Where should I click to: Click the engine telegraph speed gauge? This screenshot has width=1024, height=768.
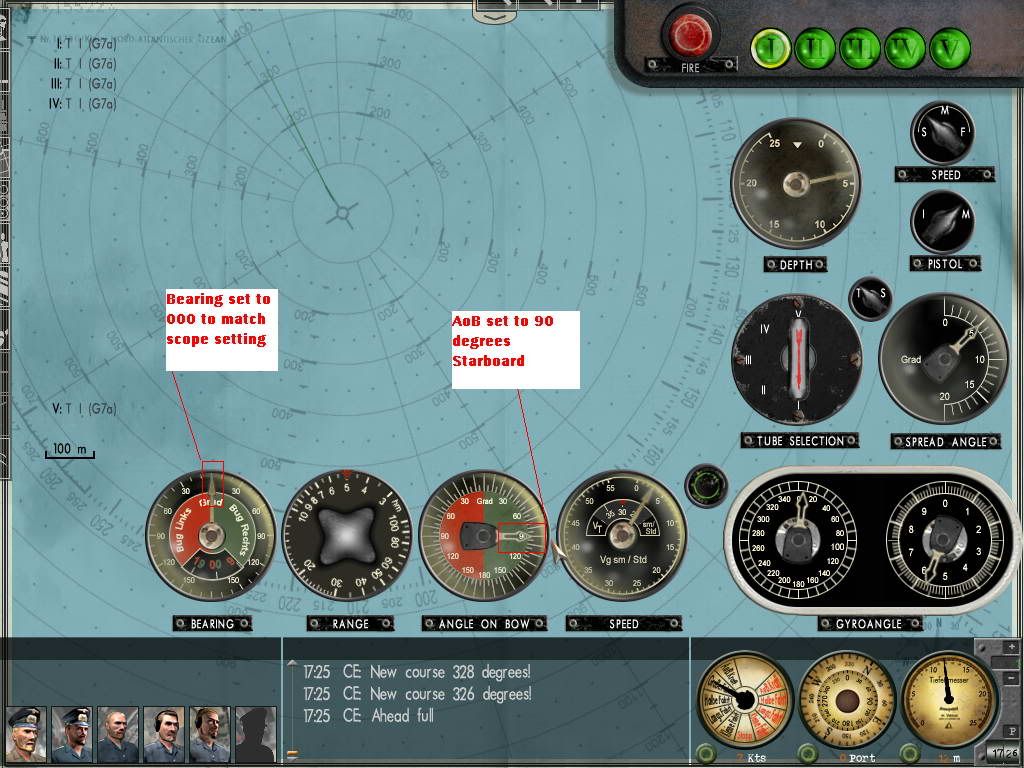click(x=745, y=698)
